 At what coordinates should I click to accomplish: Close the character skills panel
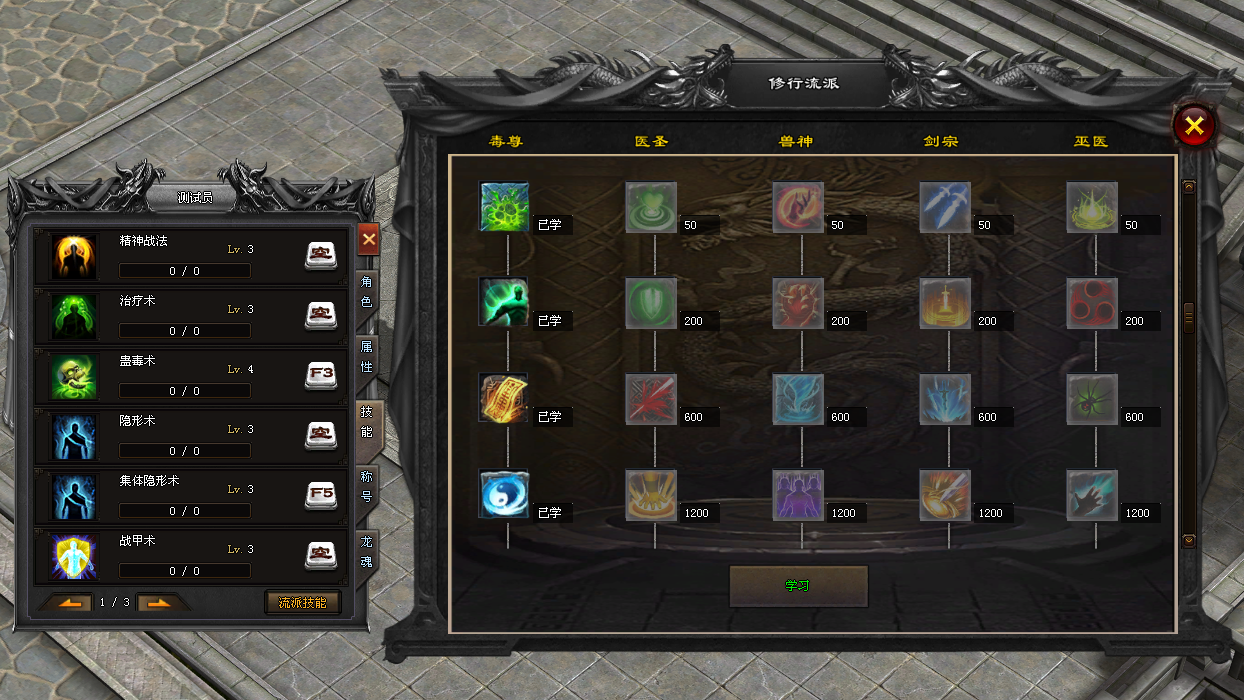368,239
